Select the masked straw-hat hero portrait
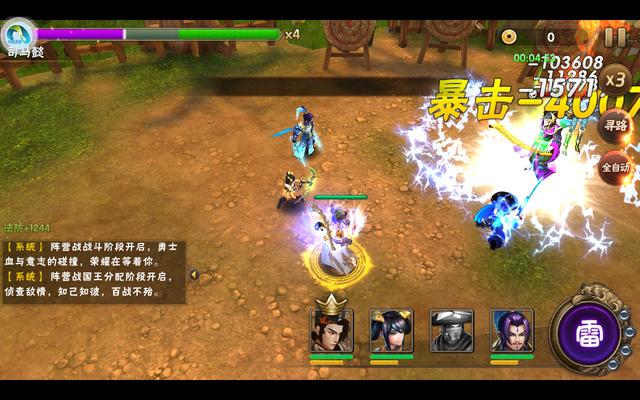The image size is (640, 400). tap(451, 330)
